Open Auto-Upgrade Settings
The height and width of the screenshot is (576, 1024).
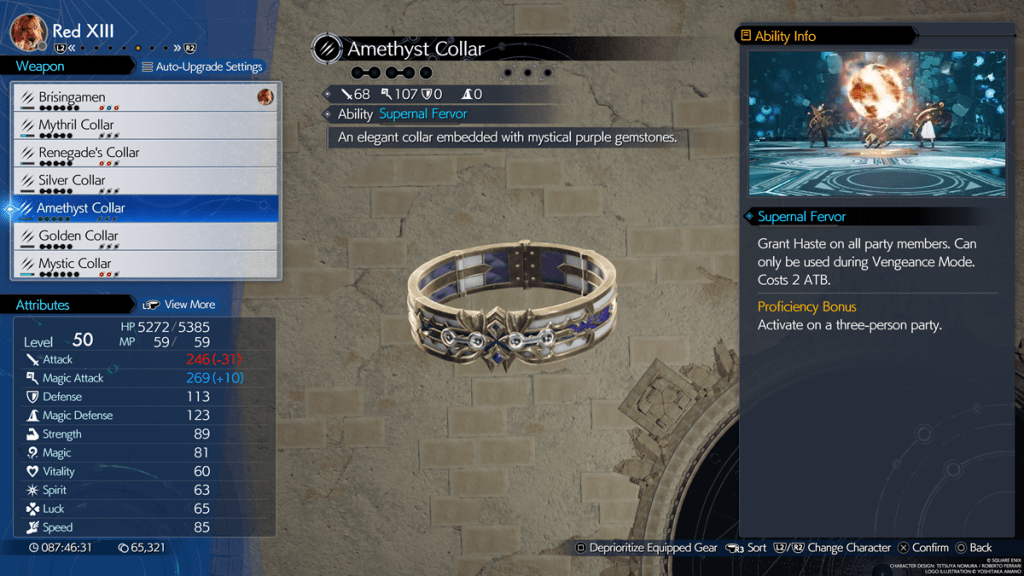[x=202, y=67]
